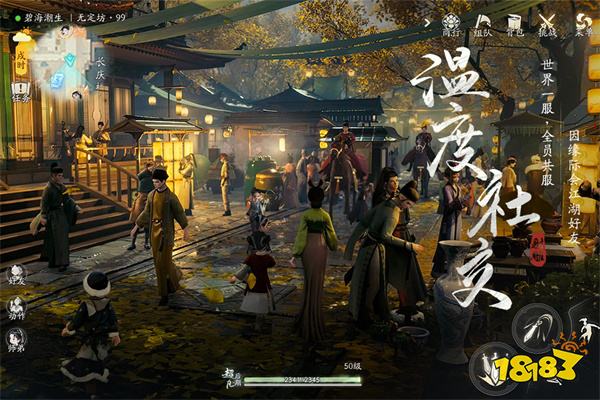This screenshot has width=600, height=400.
Task: Open the 组队 team menu
Action: pos(482,24)
